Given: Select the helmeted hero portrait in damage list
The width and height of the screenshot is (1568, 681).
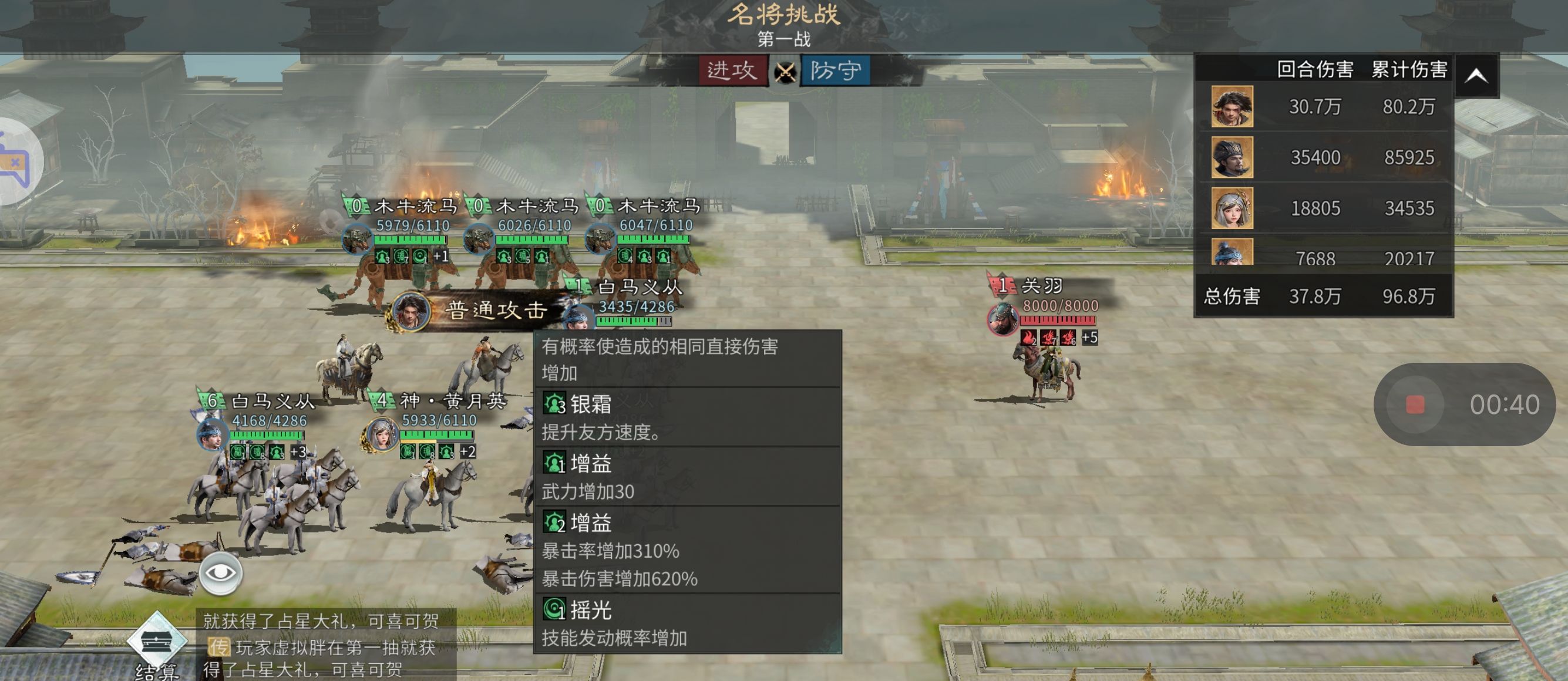Looking at the screenshot, I should [1231, 157].
